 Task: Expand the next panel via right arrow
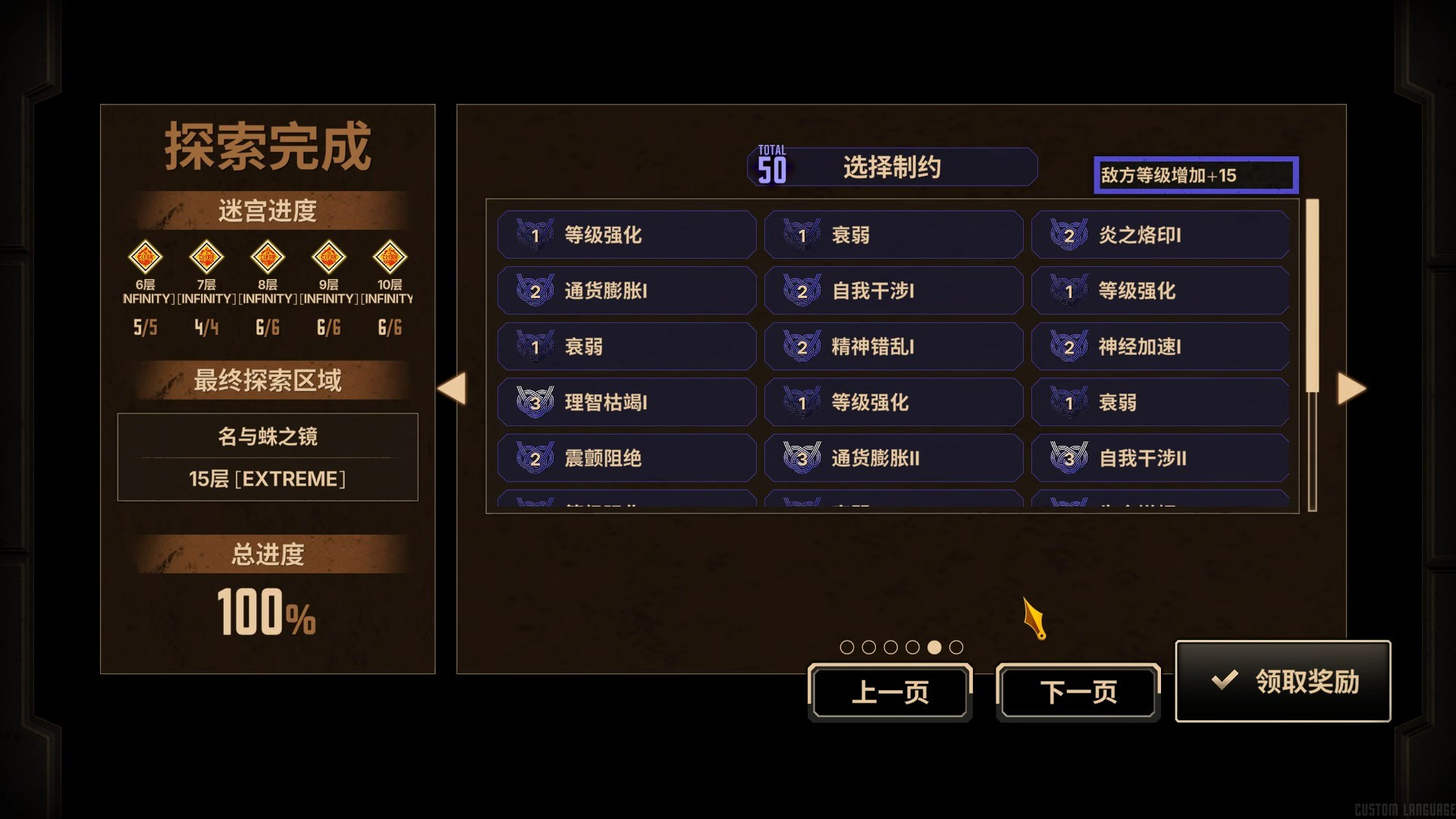pos(1352,389)
